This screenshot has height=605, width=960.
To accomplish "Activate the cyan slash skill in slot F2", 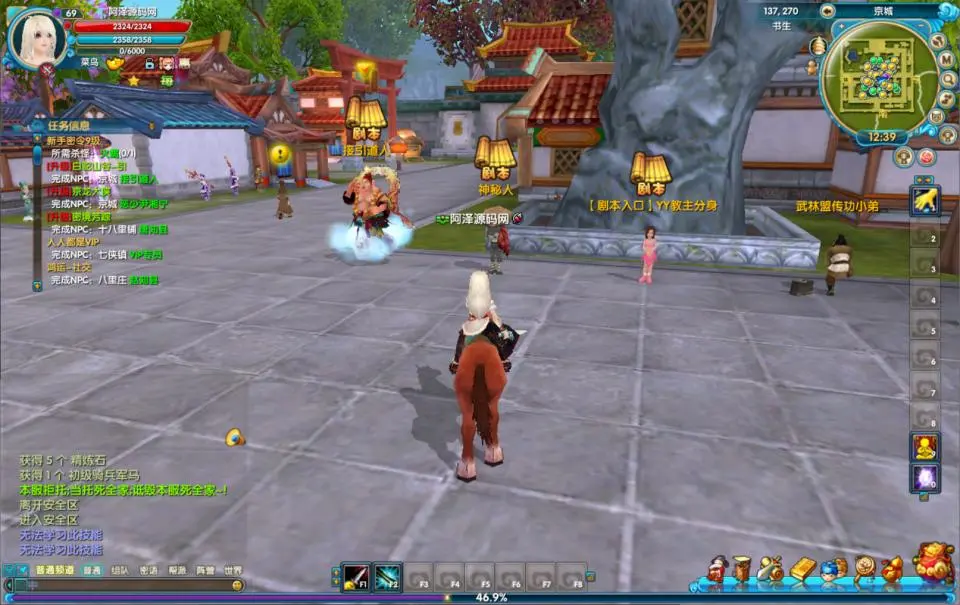I will point(387,577).
